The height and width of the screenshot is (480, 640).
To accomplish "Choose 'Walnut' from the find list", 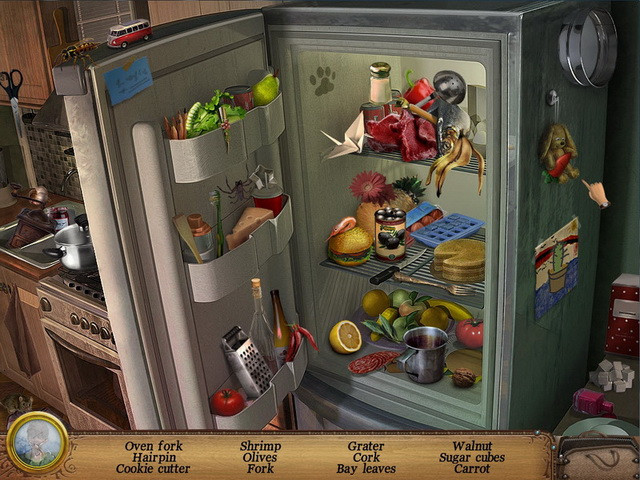I will click(x=472, y=446).
